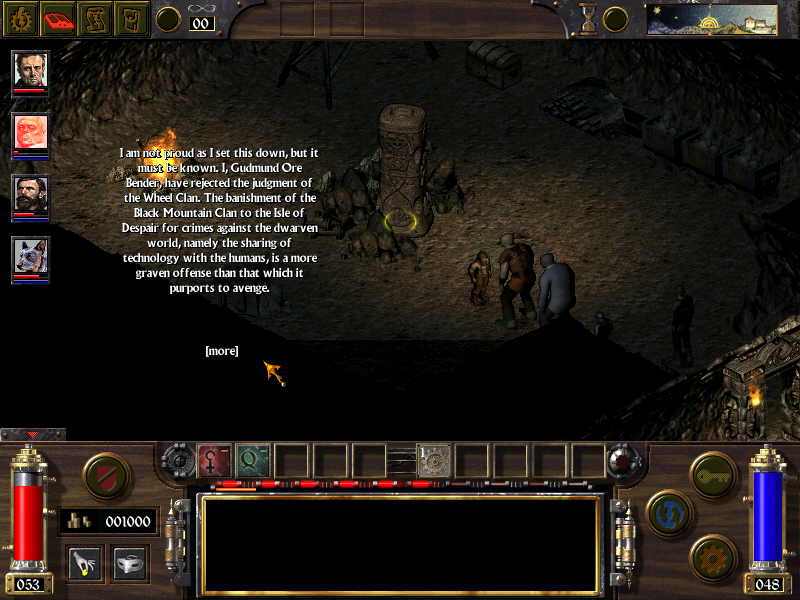Click the hourglass sleep icon
Screen dimensions: 800x600
click(589, 18)
